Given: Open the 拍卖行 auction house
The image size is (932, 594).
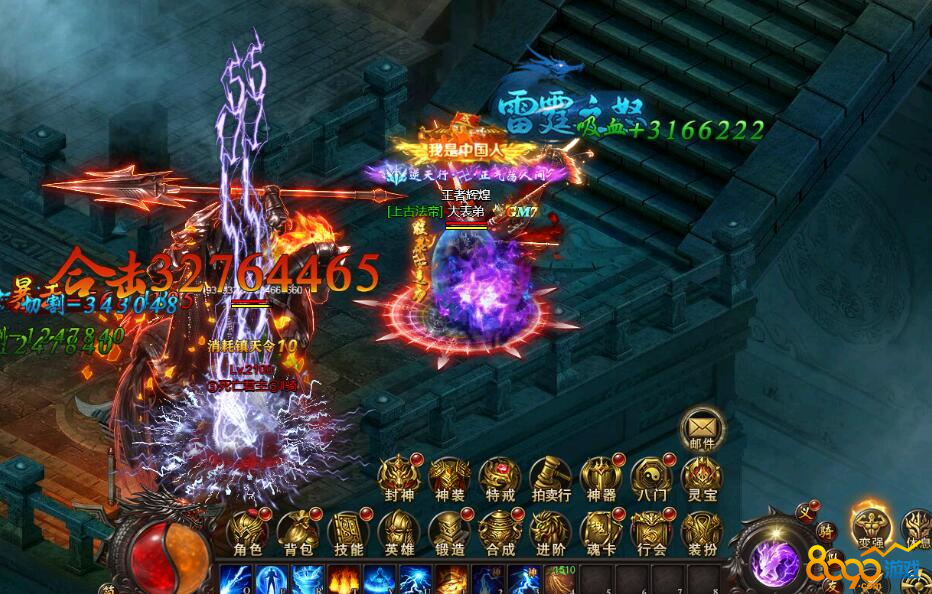Looking at the screenshot, I should click(x=550, y=476).
